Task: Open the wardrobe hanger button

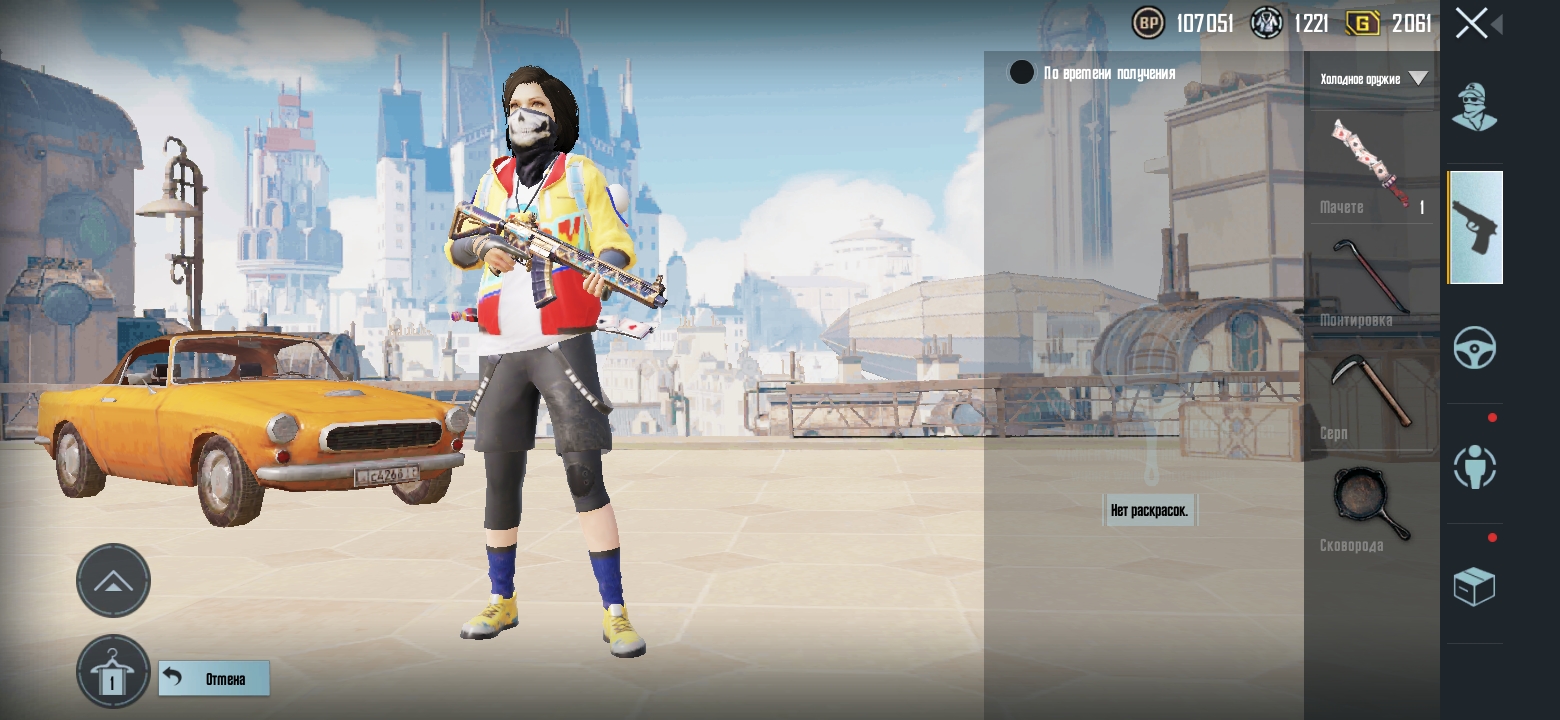Action: pyautogui.click(x=113, y=672)
